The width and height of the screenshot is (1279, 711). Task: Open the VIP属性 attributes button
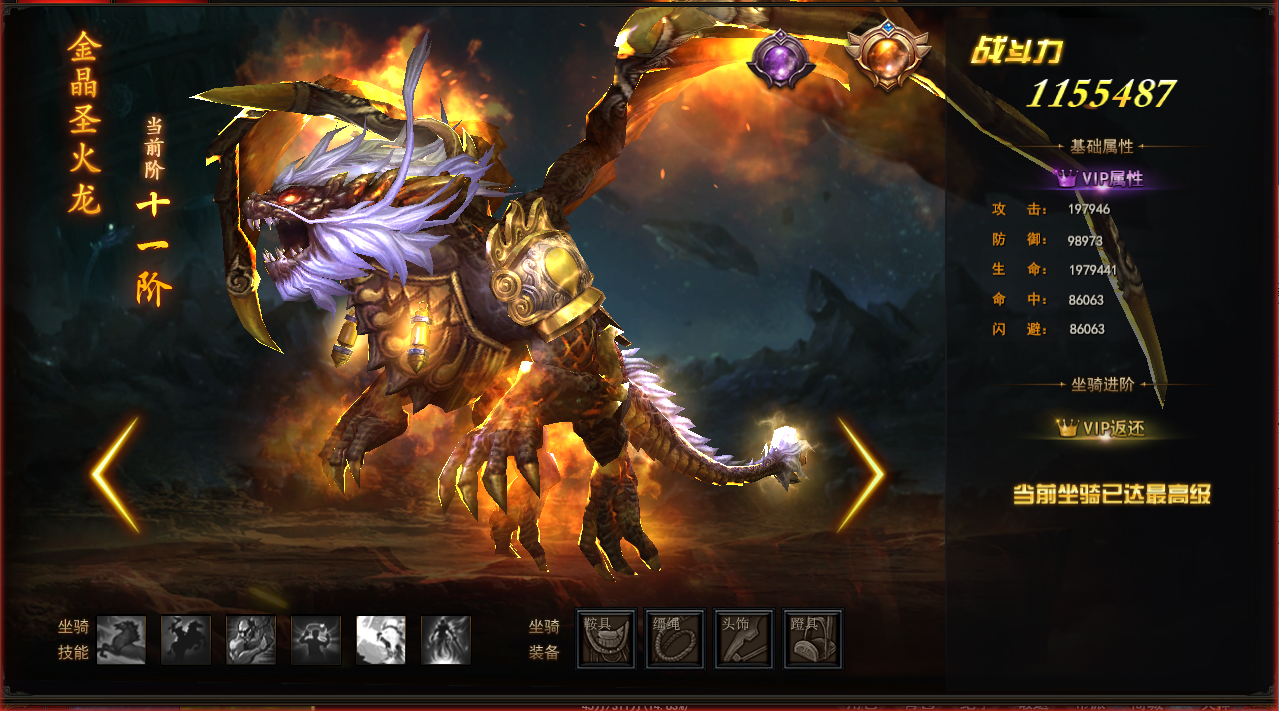1101,179
